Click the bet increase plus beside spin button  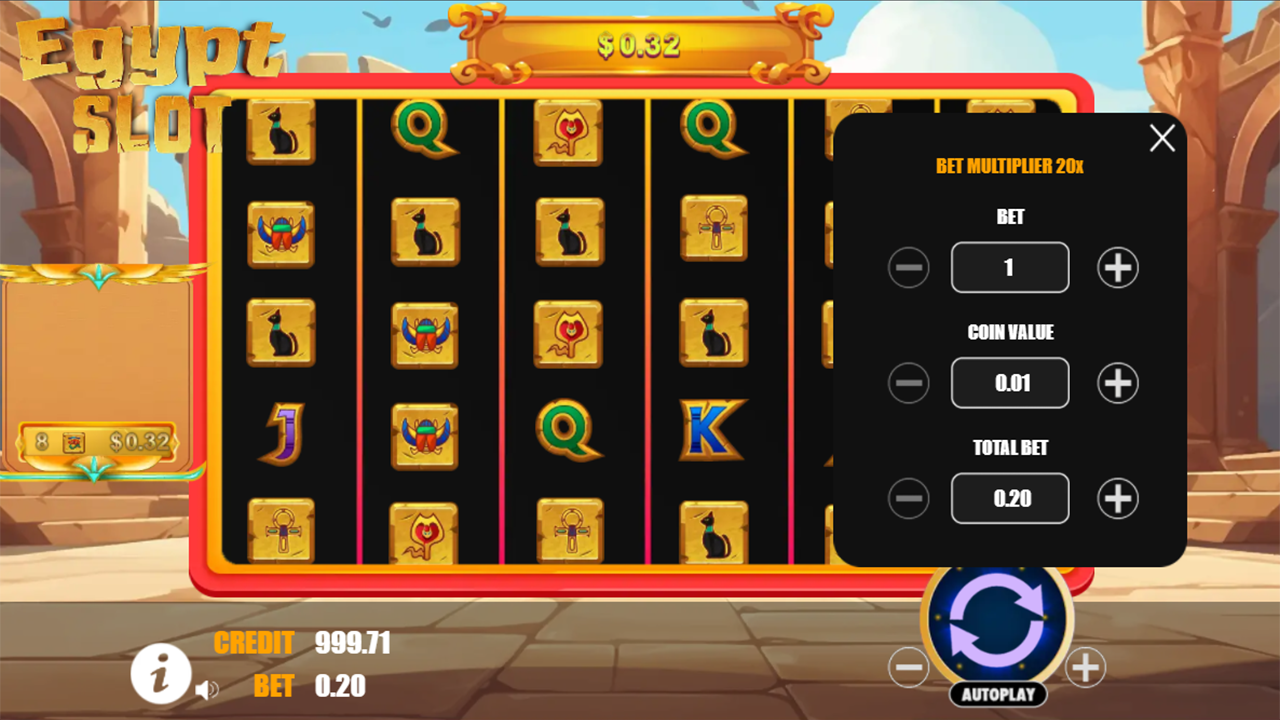[1085, 668]
